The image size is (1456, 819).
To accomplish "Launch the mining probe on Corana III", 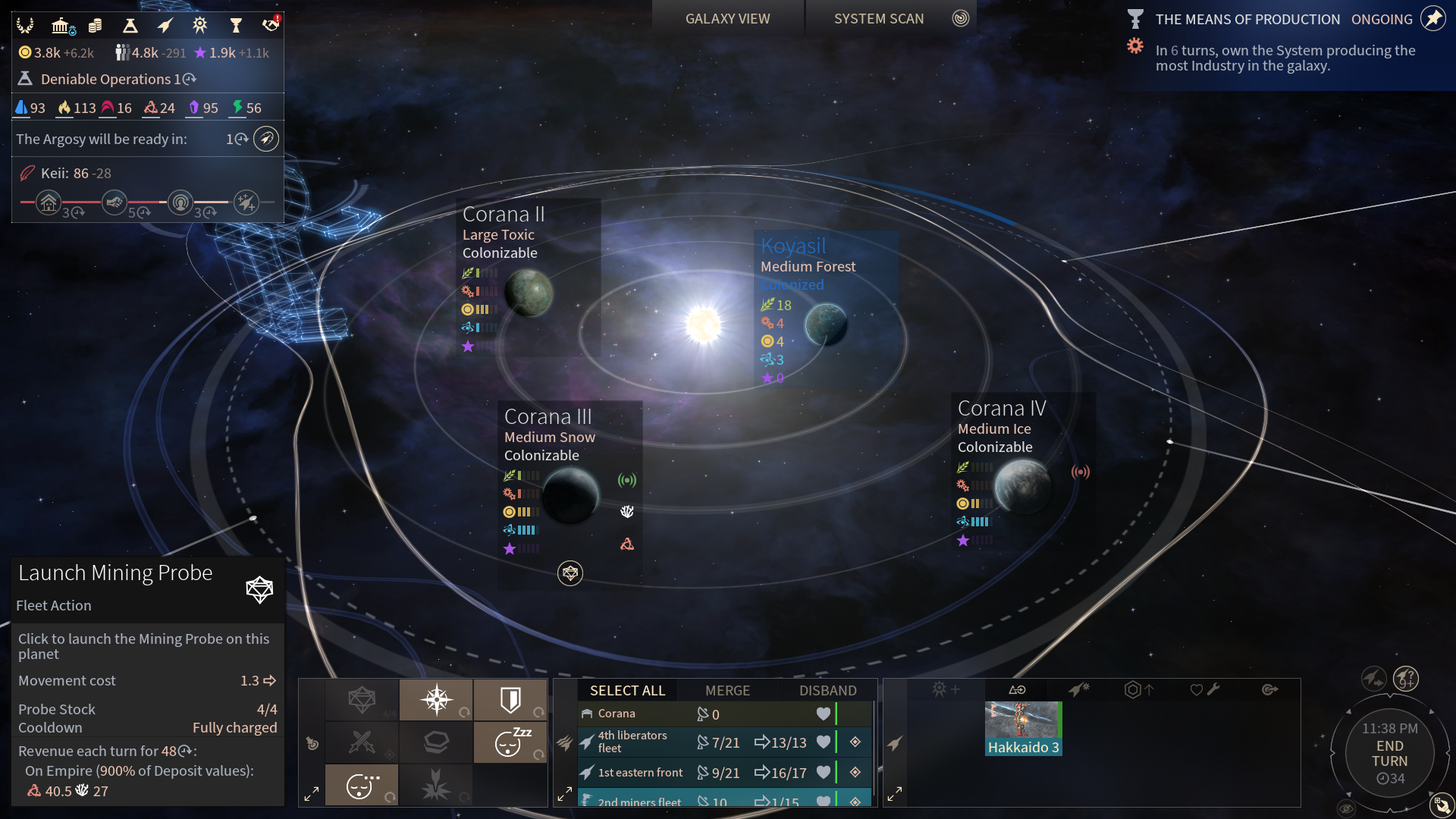I will [x=570, y=573].
